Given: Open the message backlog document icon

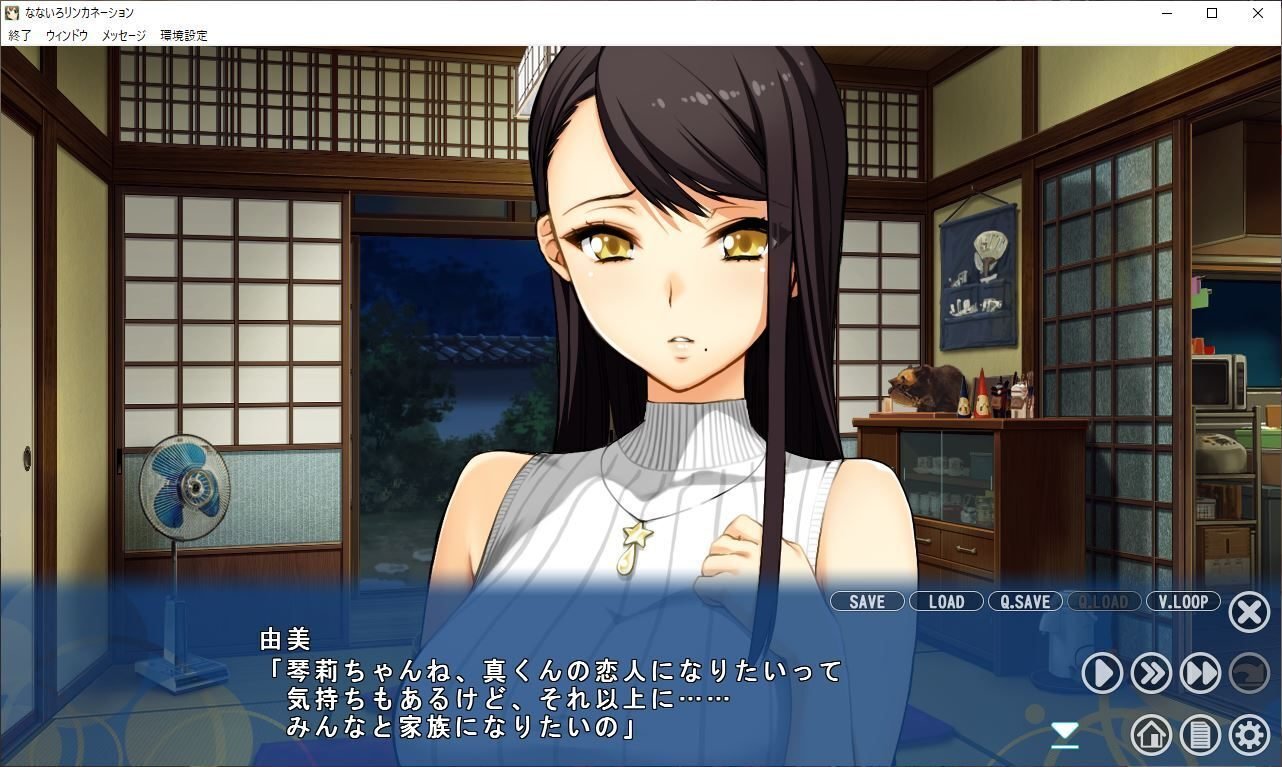Looking at the screenshot, I should click(x=1199, y=734).
